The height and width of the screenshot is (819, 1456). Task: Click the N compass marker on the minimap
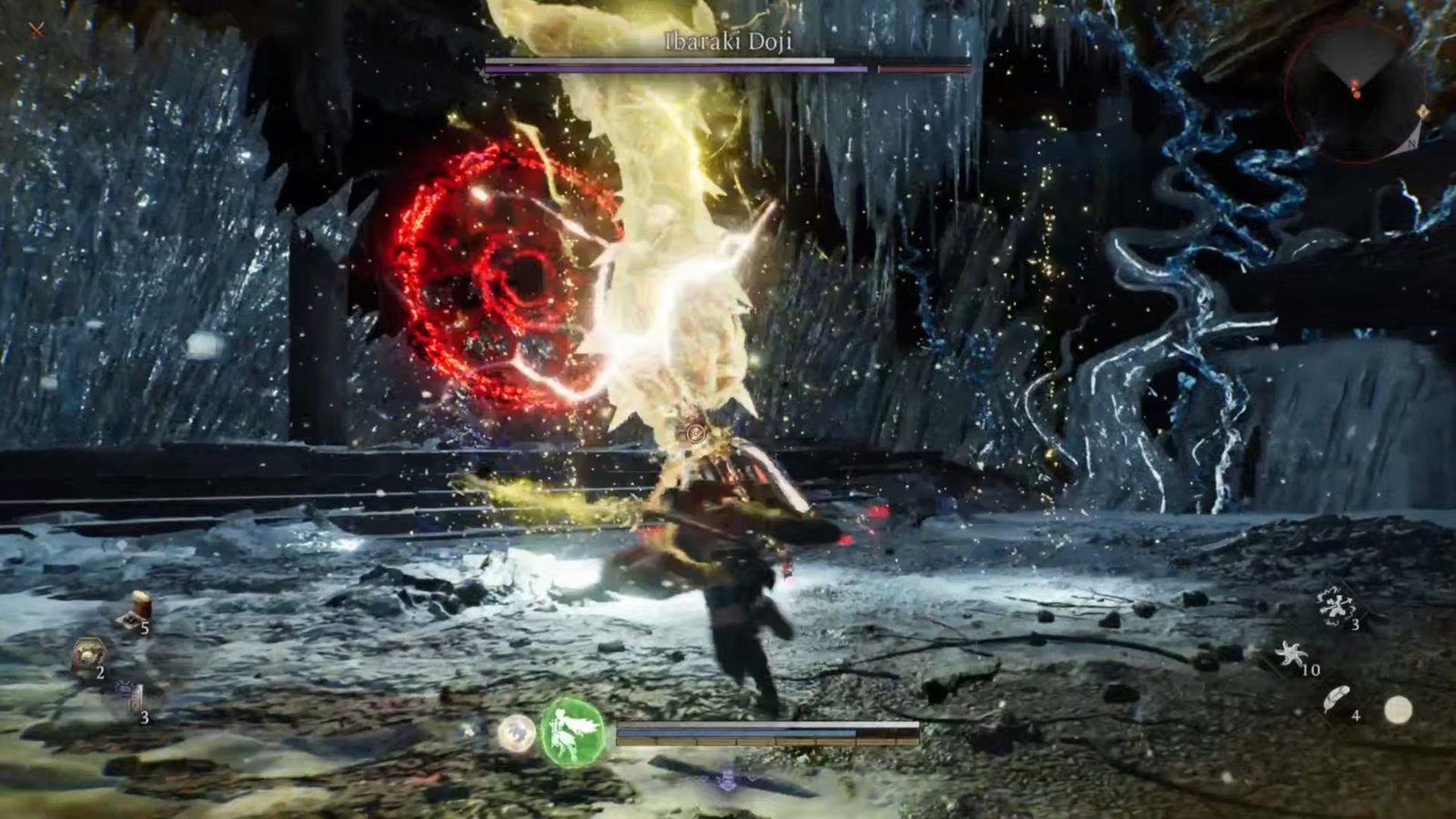tap(1411, 143)
